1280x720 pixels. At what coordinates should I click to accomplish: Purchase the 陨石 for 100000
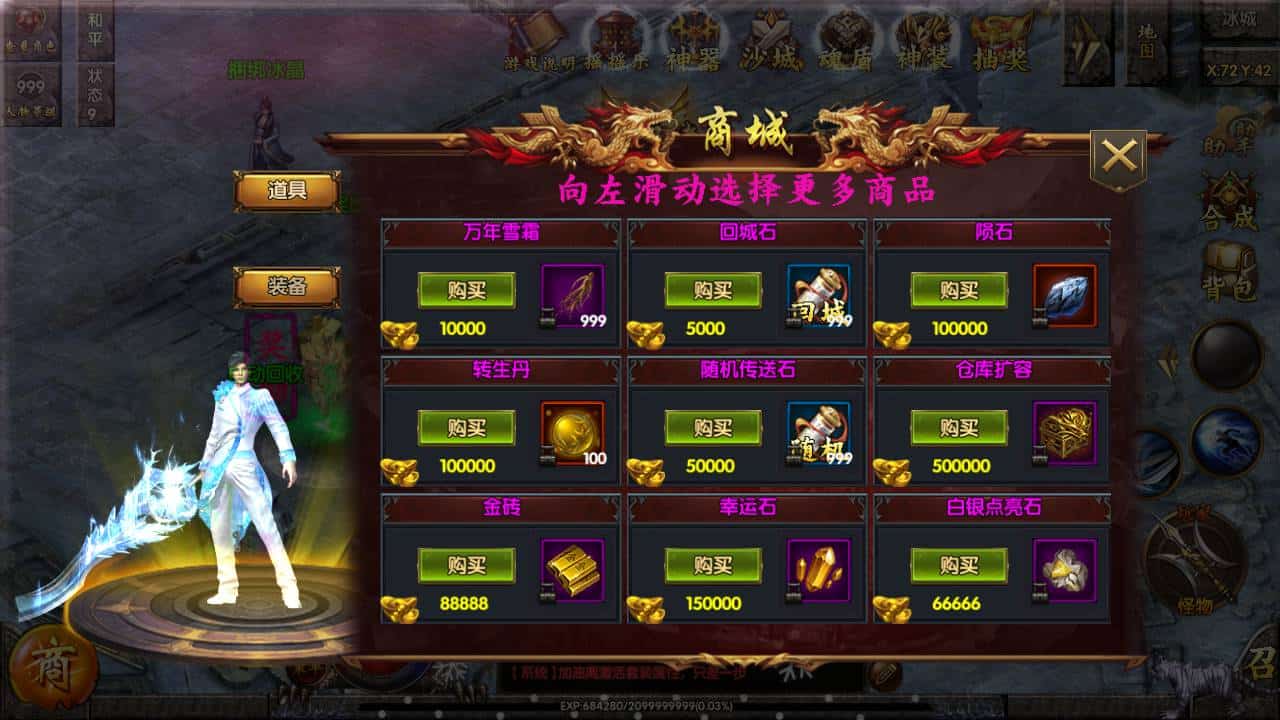pos(959,290)
